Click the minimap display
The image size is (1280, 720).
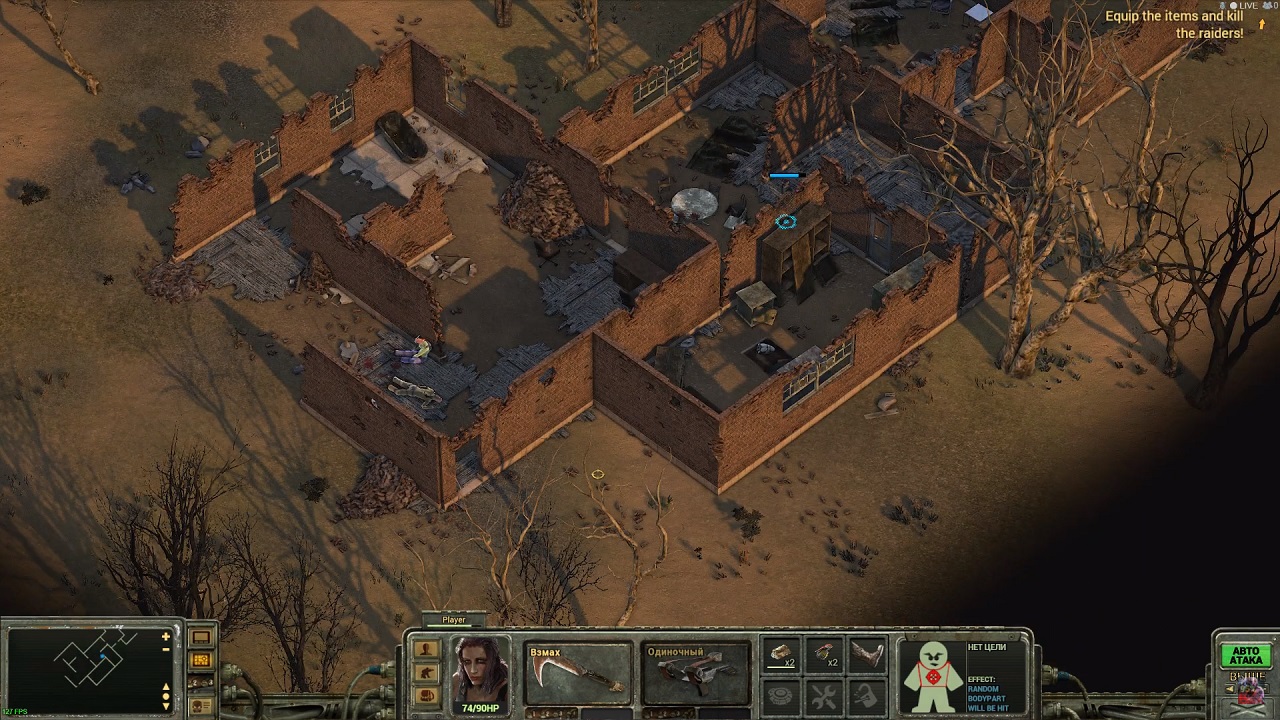tap(85, 667)
